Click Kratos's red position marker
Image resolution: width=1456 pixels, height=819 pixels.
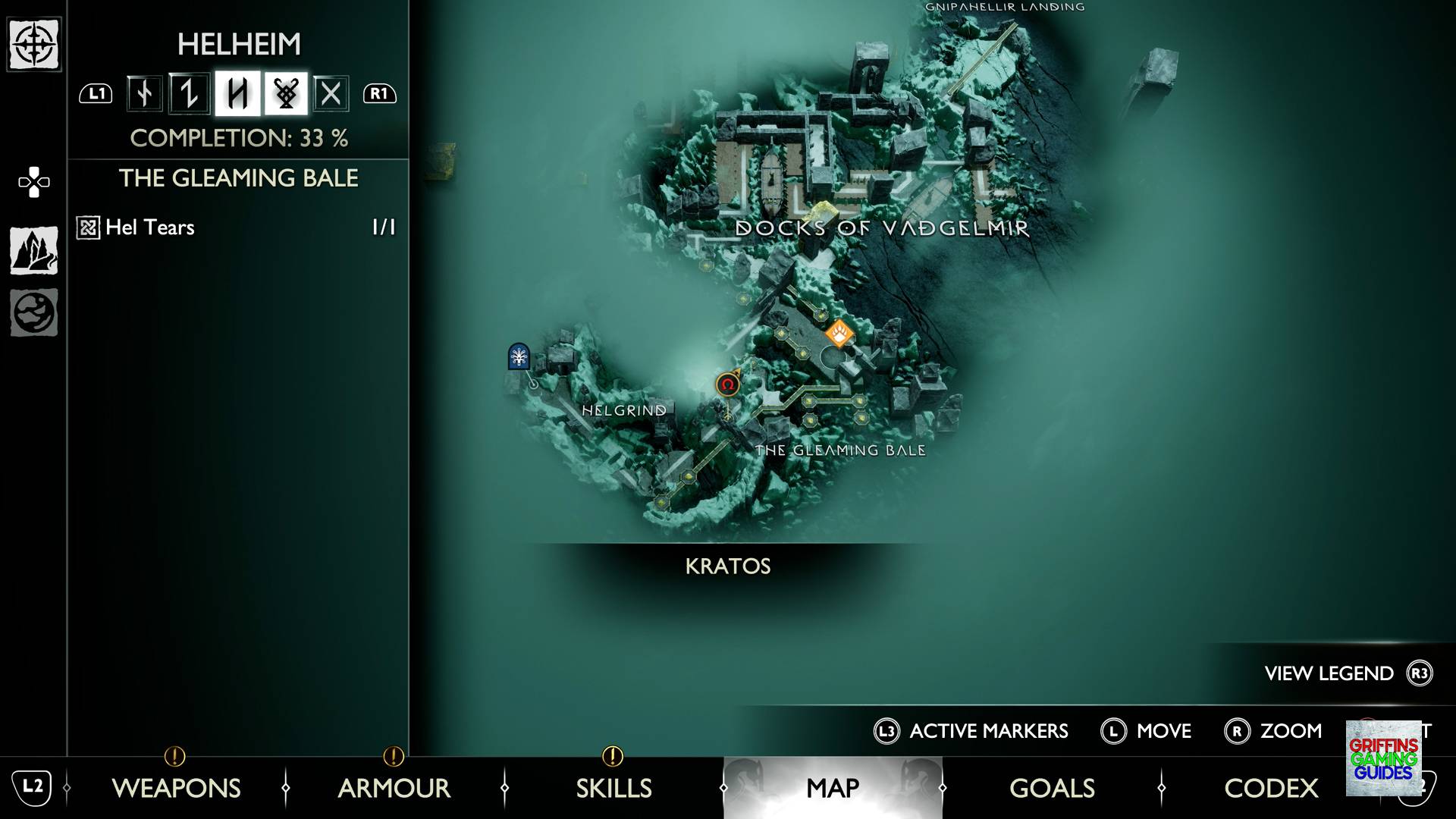[x=726, y=385]
